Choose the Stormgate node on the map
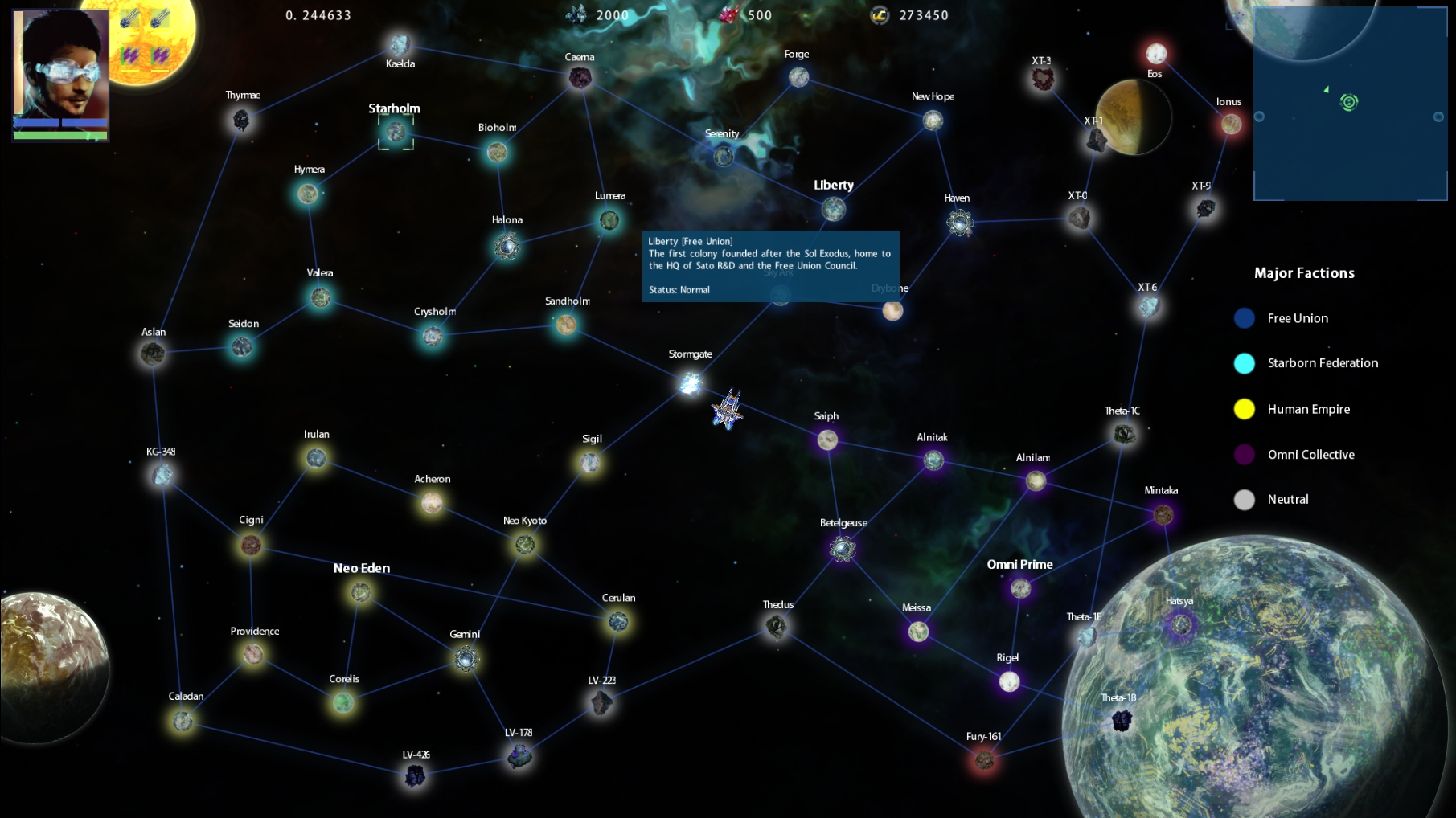 (x=690, y=383)
